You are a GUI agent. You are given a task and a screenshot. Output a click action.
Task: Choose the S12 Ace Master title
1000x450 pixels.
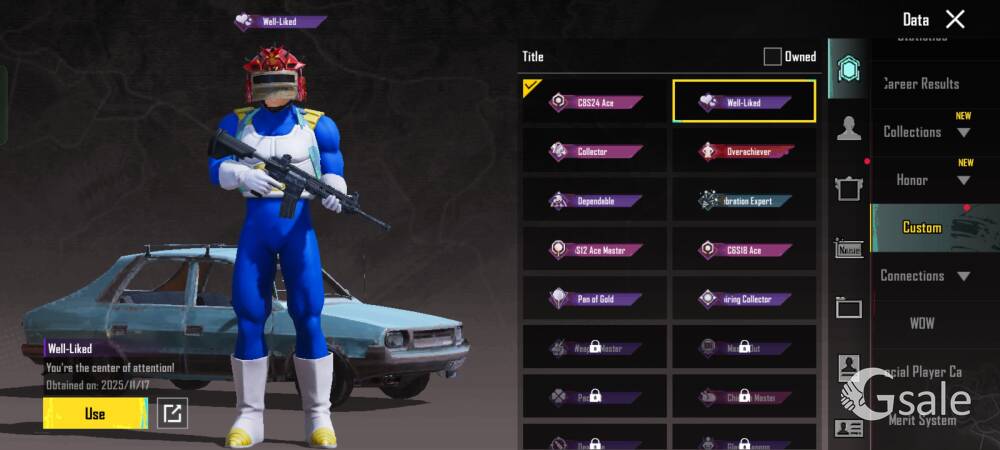[595, 250]
